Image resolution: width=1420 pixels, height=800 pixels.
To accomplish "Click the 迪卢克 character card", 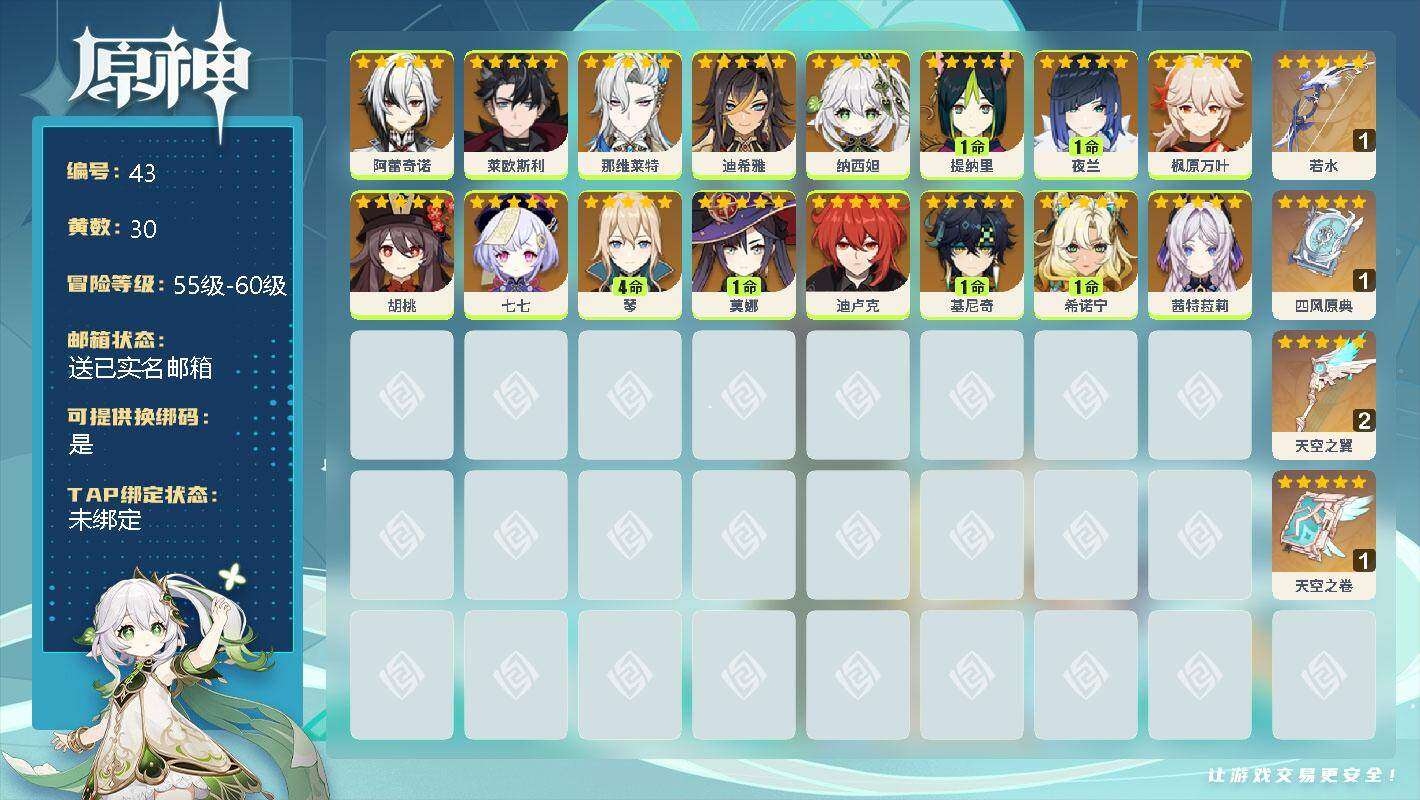I will (x=857, y=254).
